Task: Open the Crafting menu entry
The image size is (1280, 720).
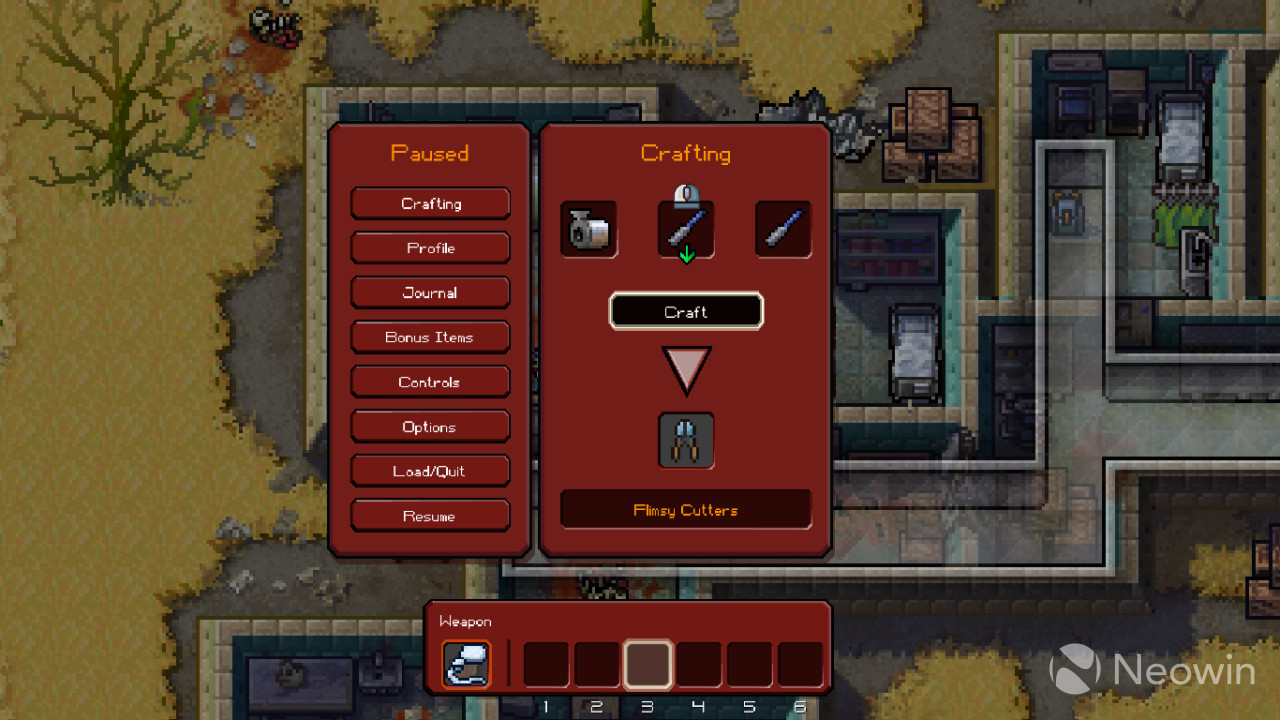Action: tap(430, 203)
